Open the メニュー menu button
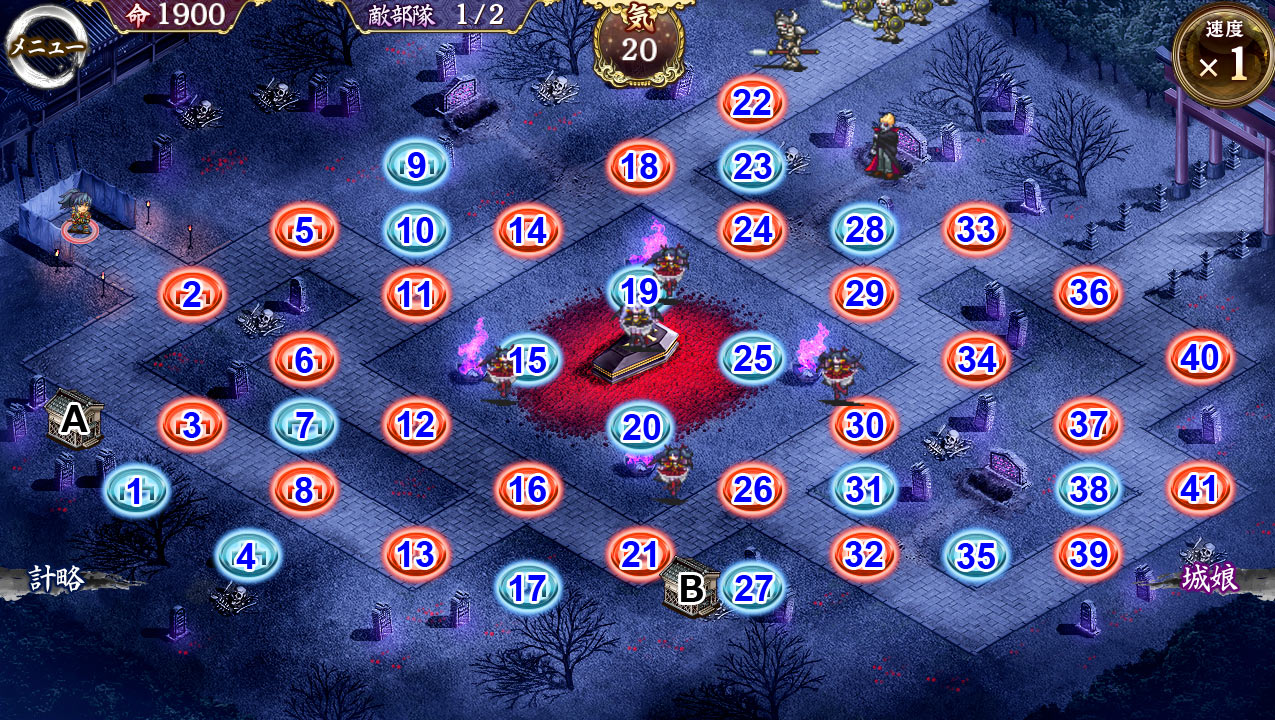Screen dimensions: 1275x720 point(45,47)
